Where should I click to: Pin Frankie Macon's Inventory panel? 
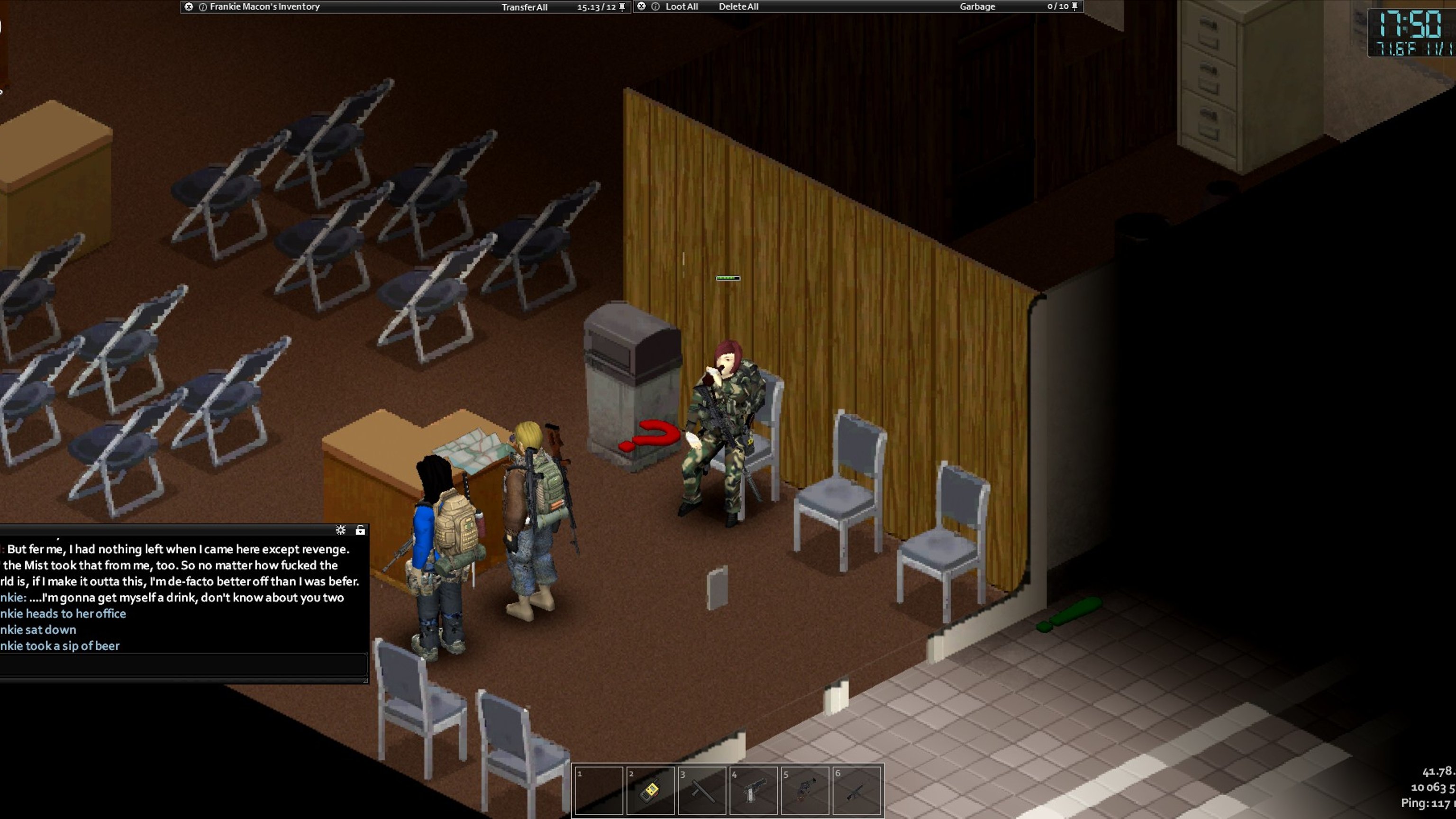click(x=622, y=7)
